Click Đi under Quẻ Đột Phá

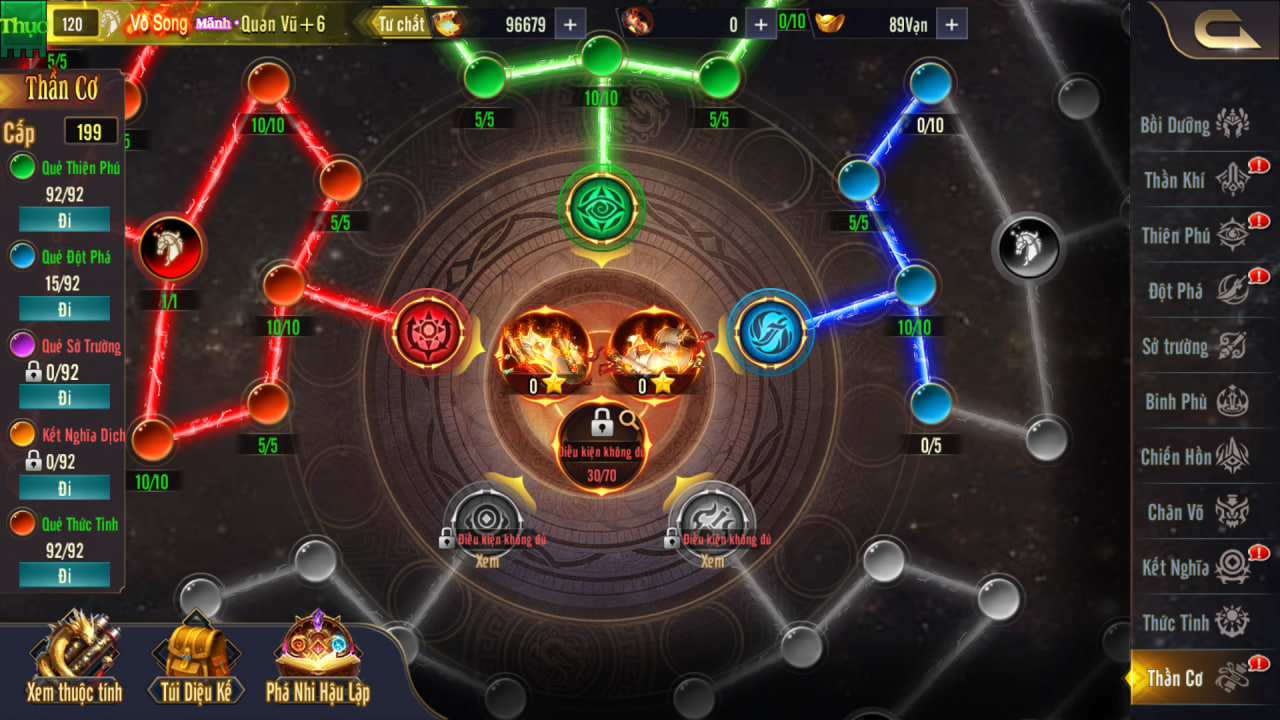click(65, 308)
